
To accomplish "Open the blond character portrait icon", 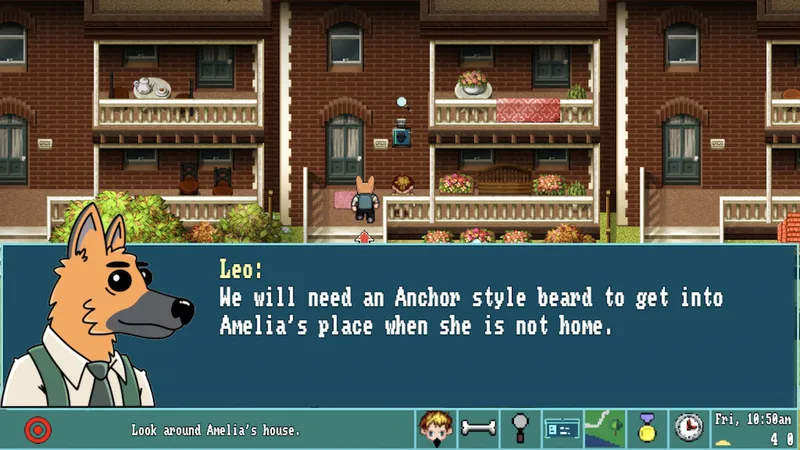I will coord(435,429).
